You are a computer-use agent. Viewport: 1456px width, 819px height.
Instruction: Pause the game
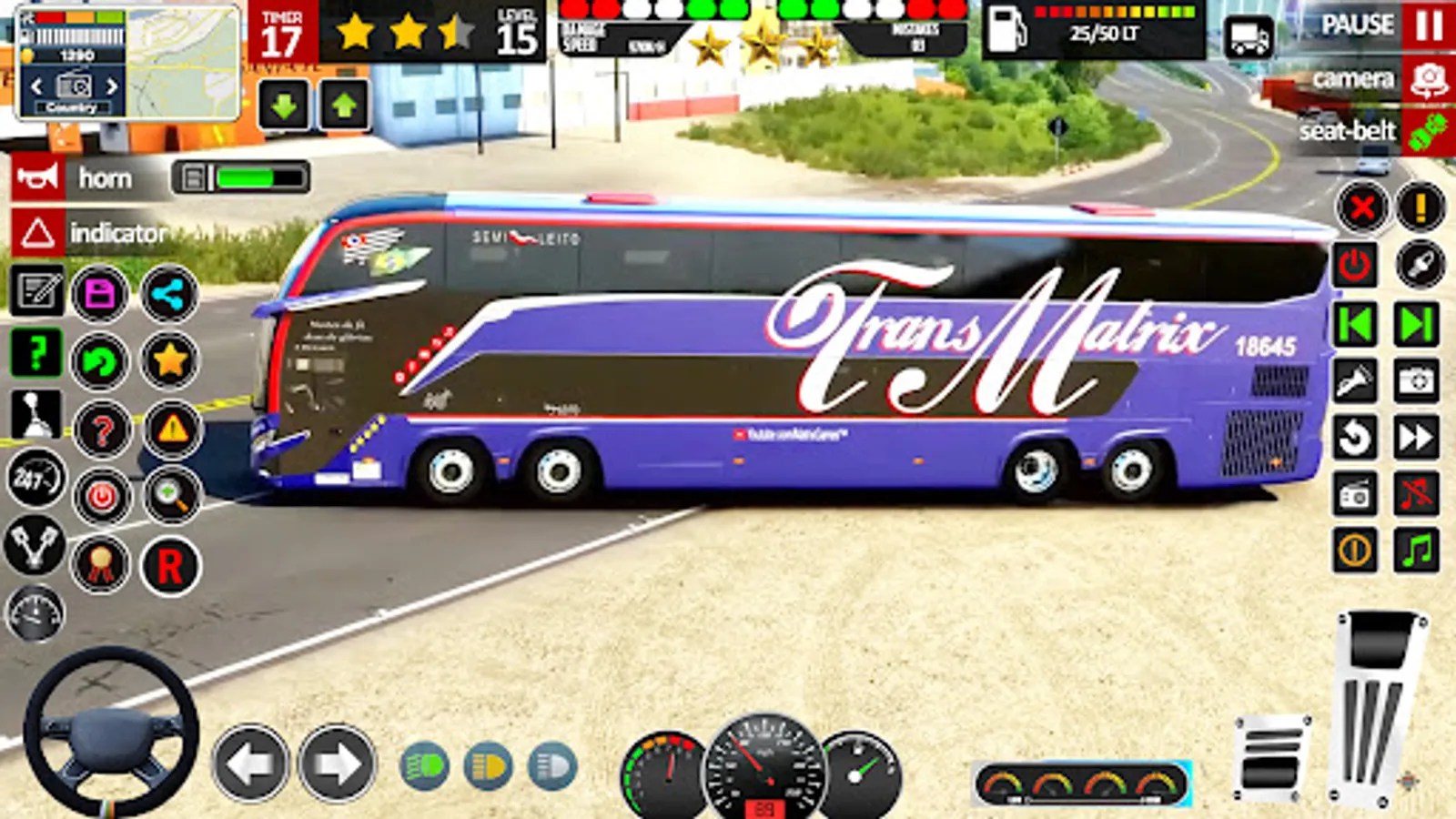pyautogui.click(x=1428, y=25)
